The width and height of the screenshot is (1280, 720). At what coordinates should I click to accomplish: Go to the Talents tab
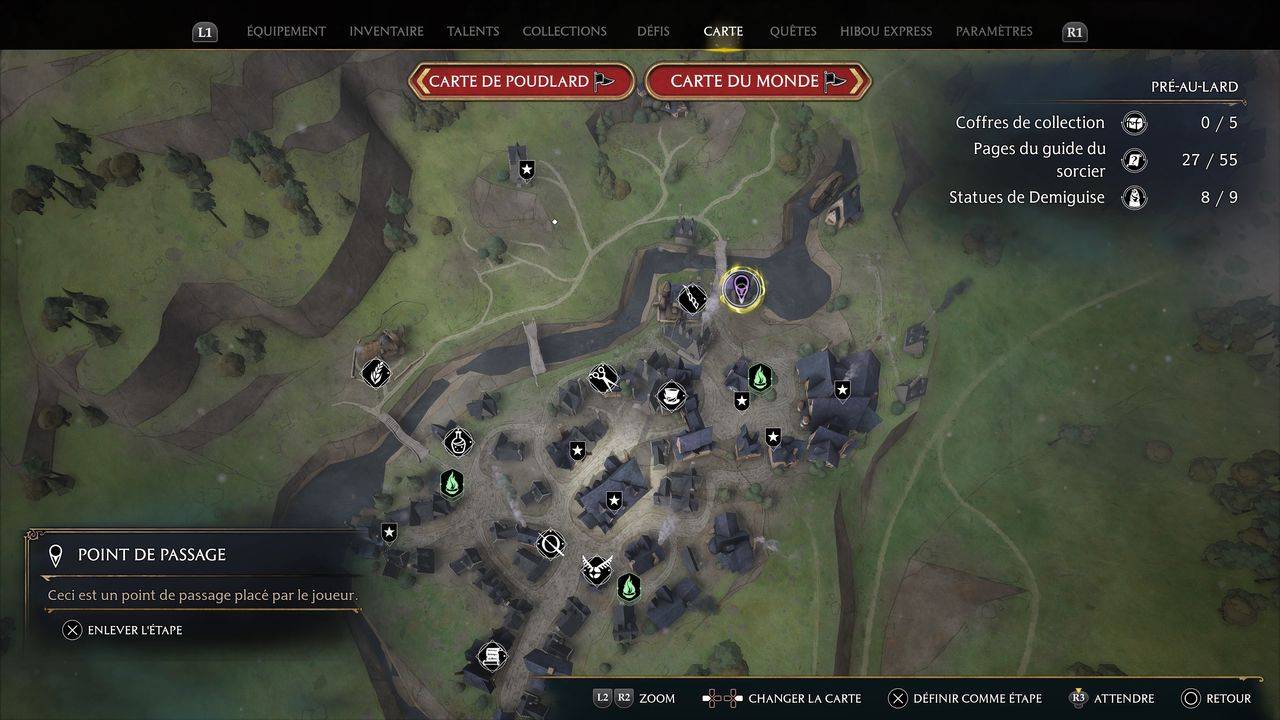point(473,31)
